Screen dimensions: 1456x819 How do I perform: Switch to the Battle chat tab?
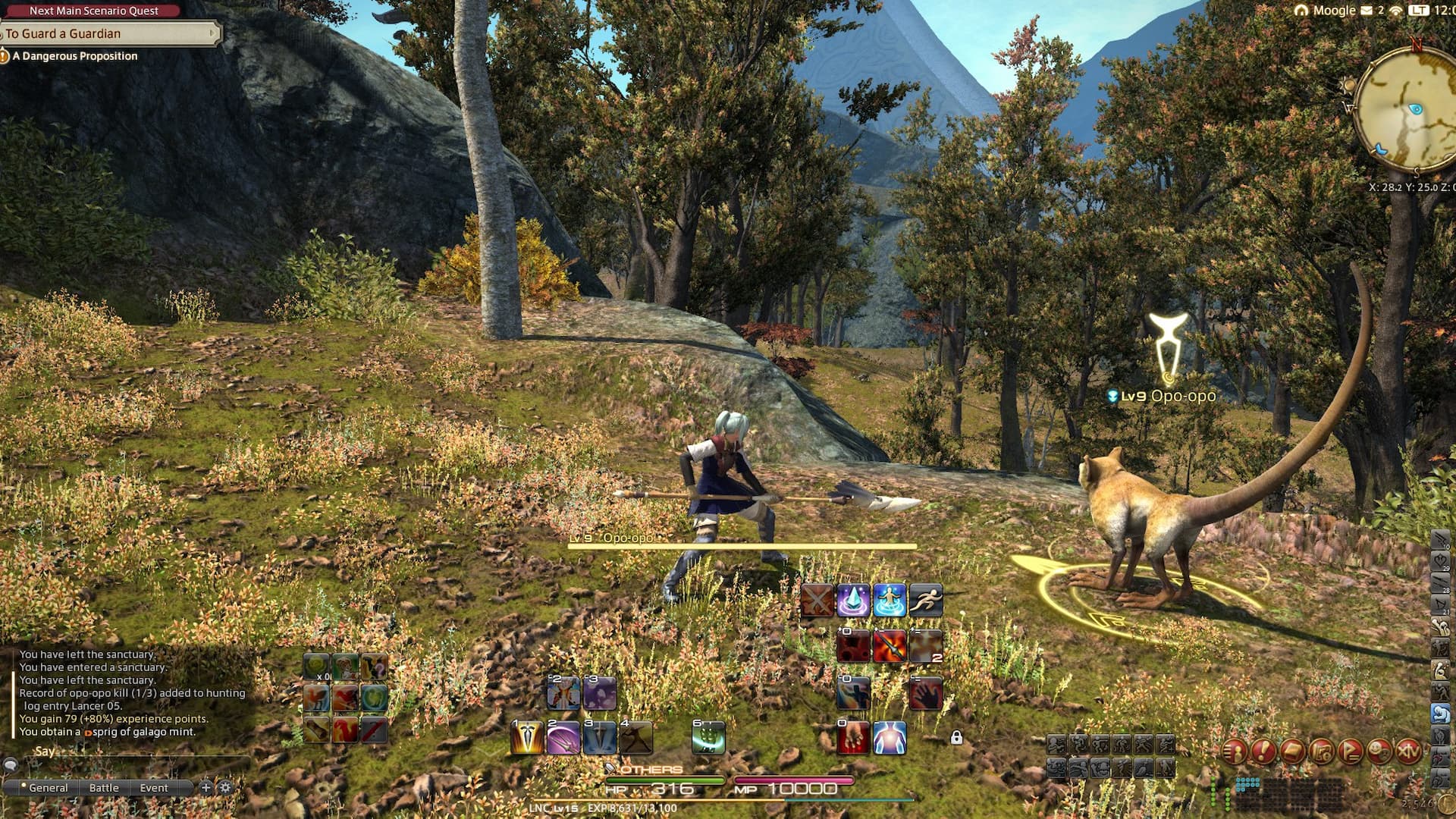pos(104,788)
